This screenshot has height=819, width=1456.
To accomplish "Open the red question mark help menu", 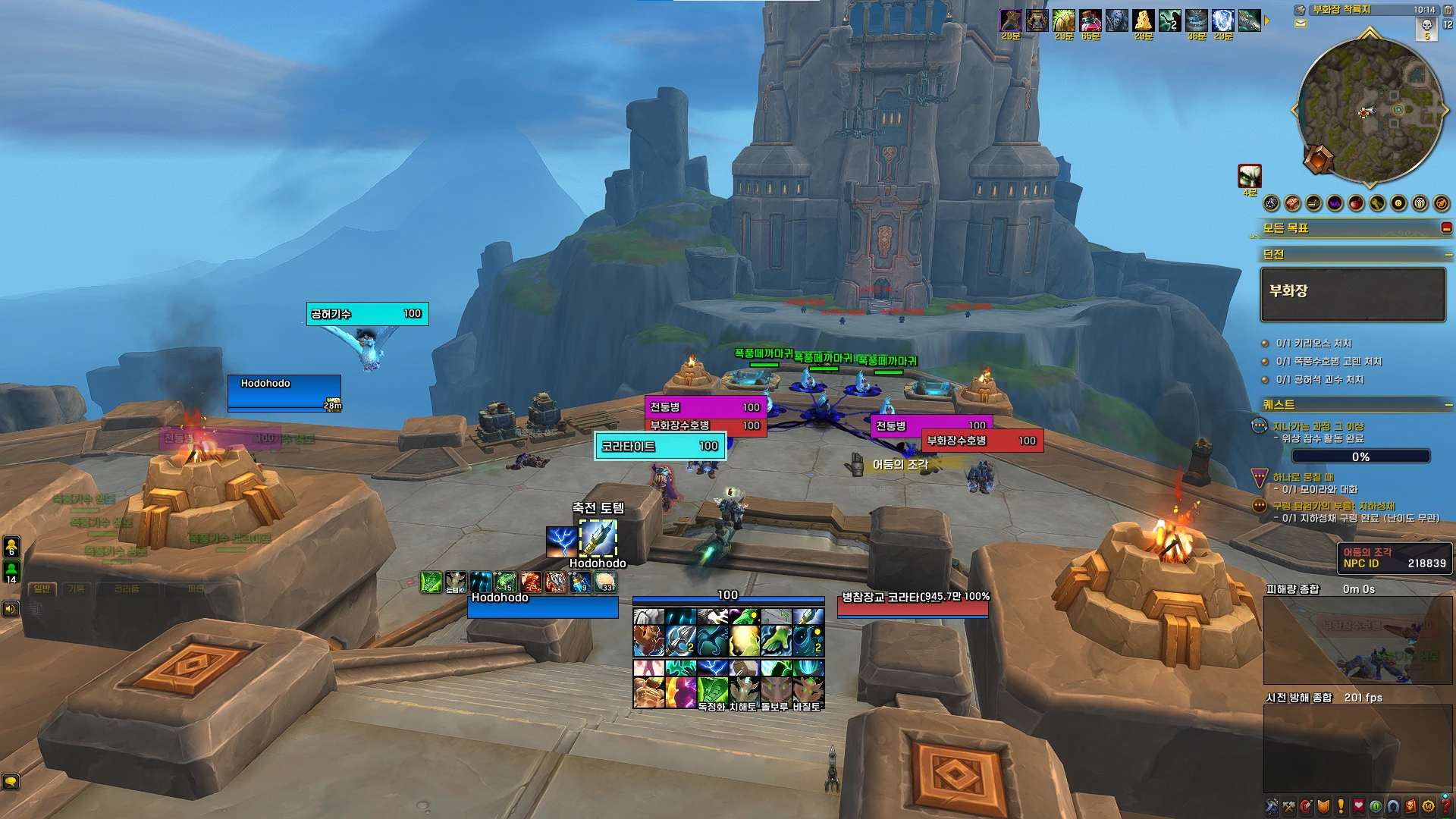I will pyautogui.click(x=1446, y=807).
